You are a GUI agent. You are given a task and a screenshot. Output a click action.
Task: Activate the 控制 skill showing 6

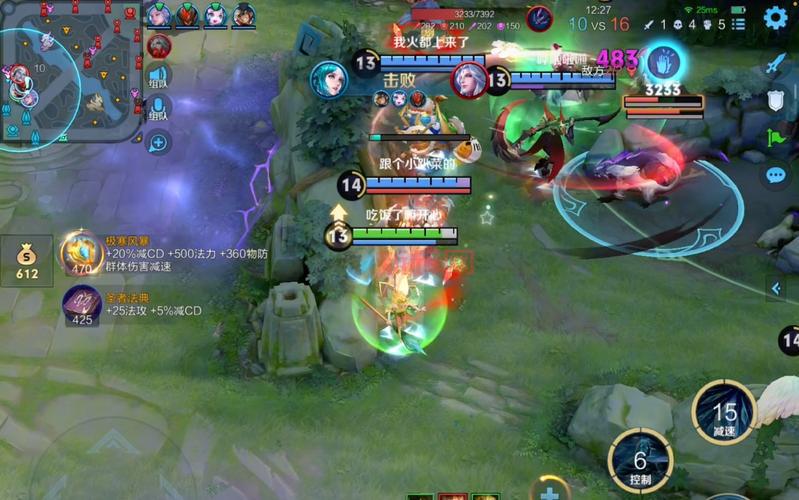pyautogui.click(x=640, y=461)
